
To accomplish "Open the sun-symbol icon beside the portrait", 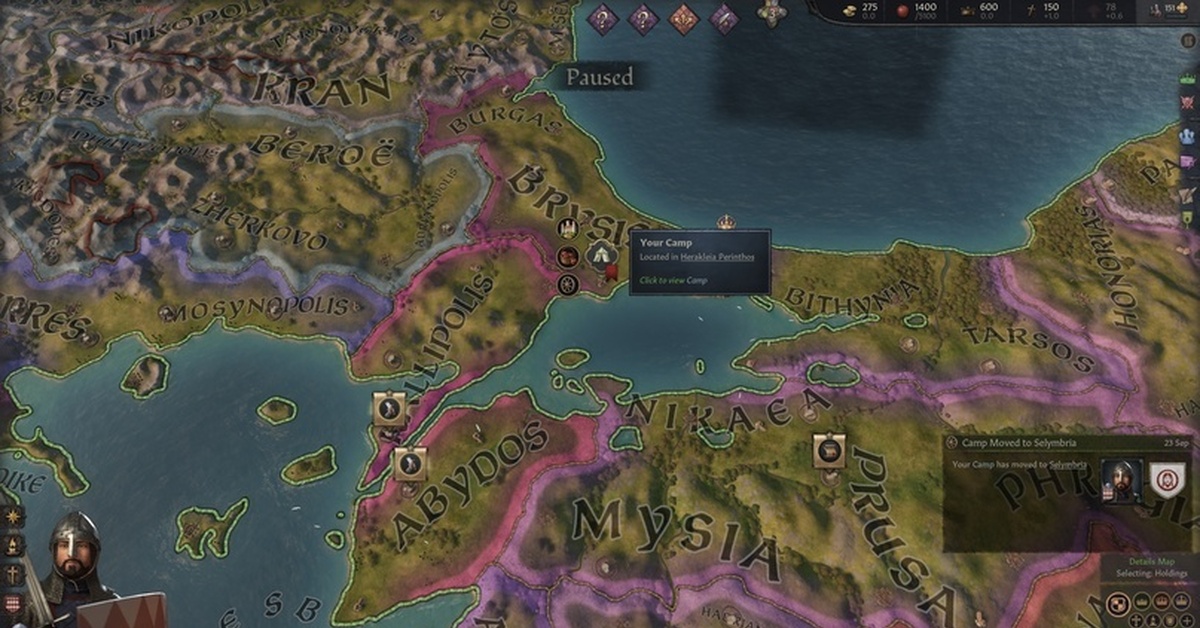I will [x=13, y=516].
